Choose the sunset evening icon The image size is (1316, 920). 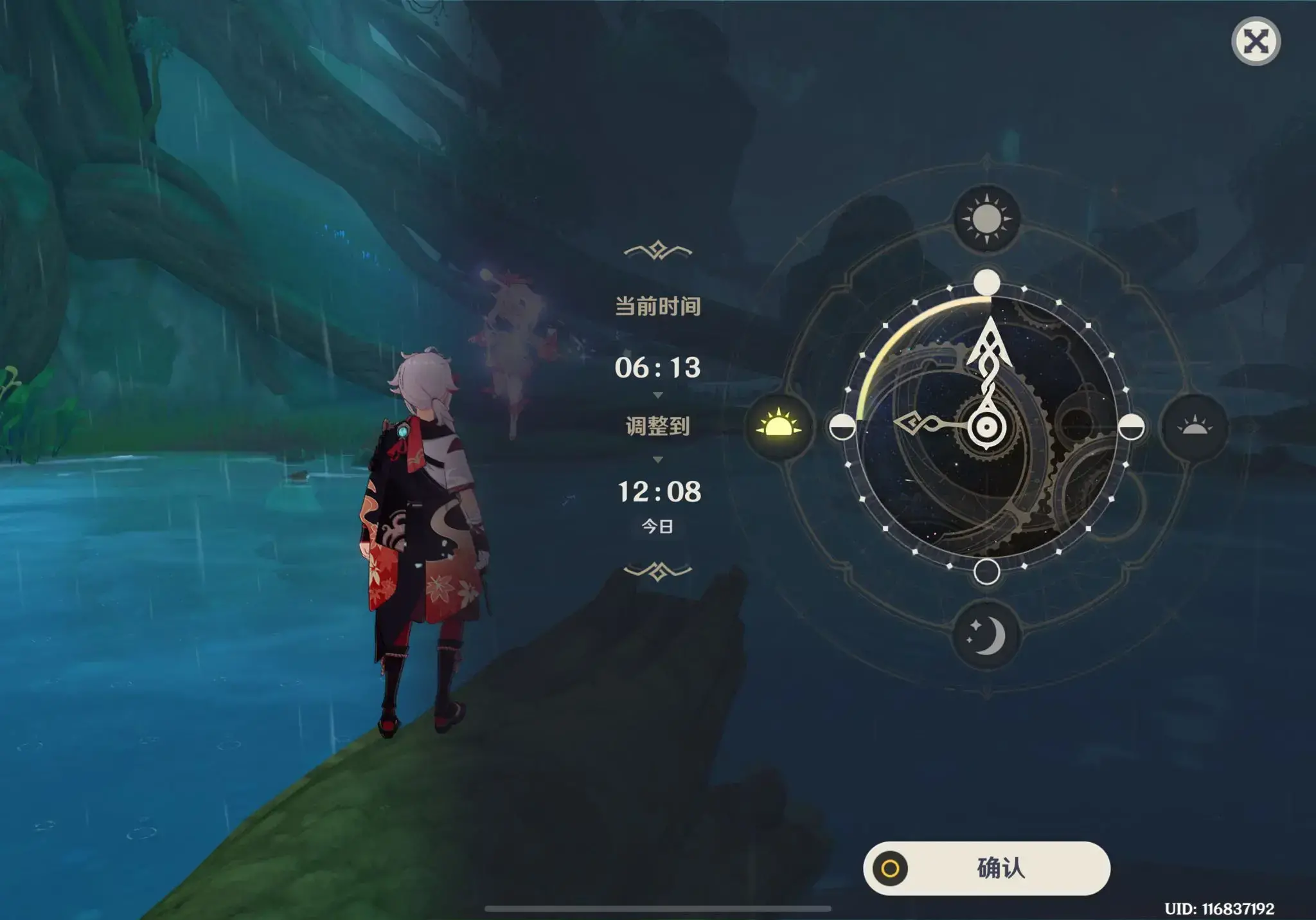coord(1195,426)
